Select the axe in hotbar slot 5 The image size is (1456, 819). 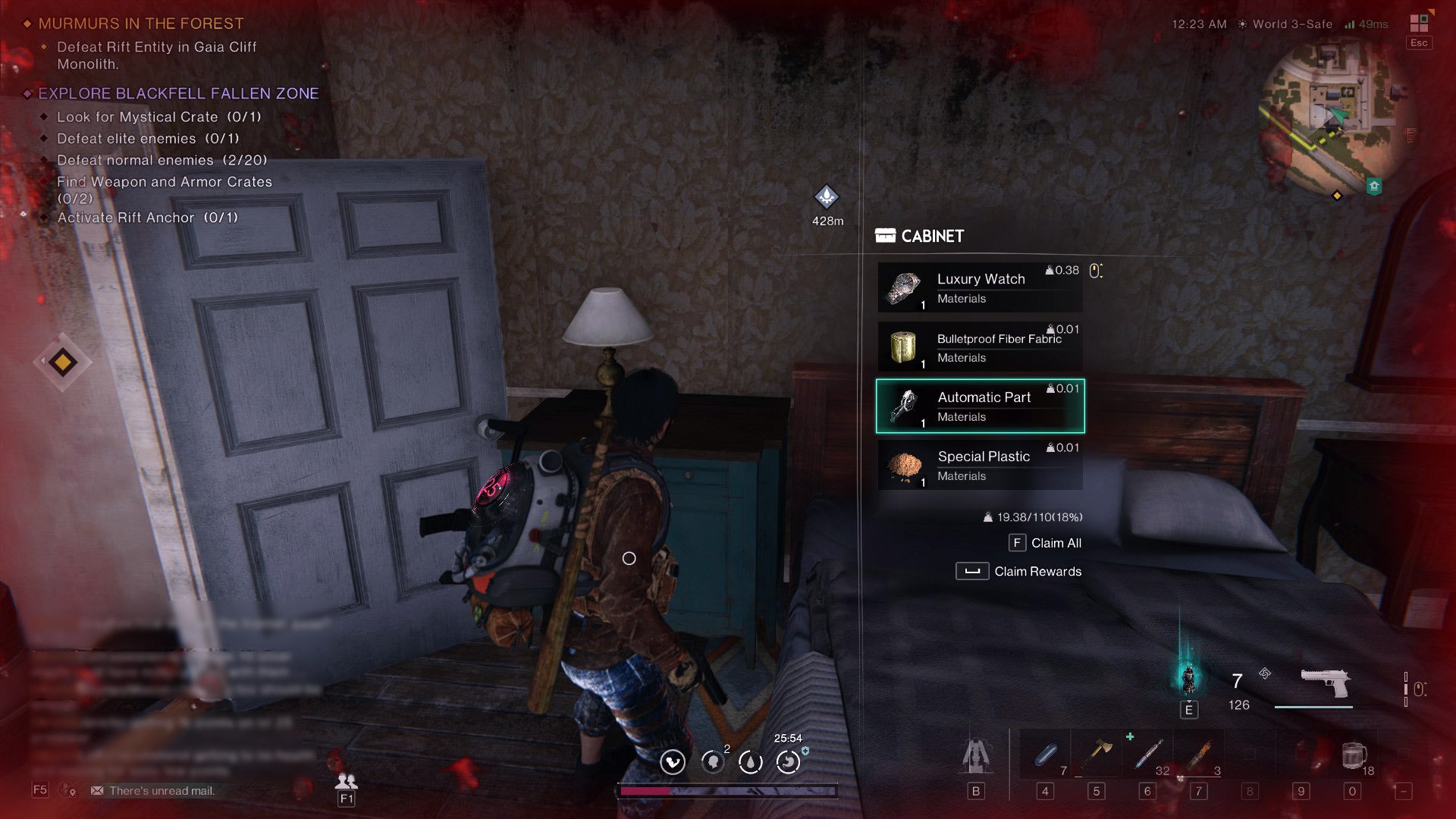(x=1096, y=753)
